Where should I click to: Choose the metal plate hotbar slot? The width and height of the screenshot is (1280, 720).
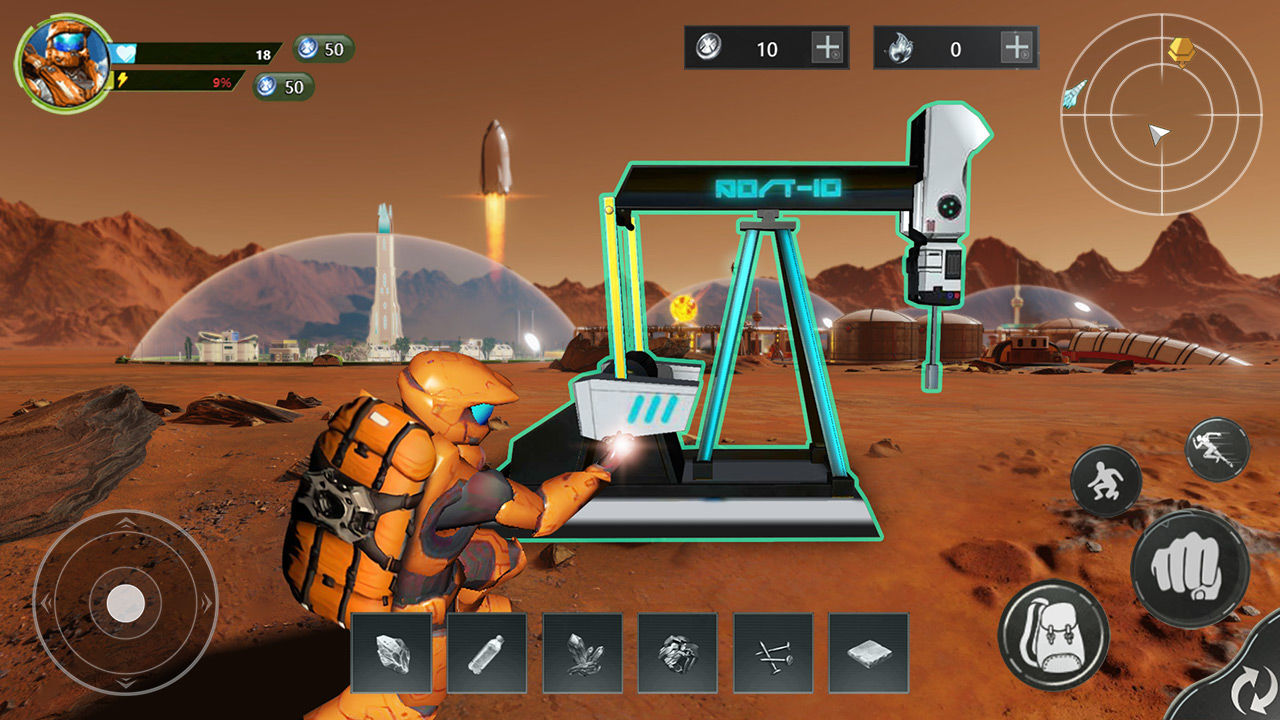[869, 653]
